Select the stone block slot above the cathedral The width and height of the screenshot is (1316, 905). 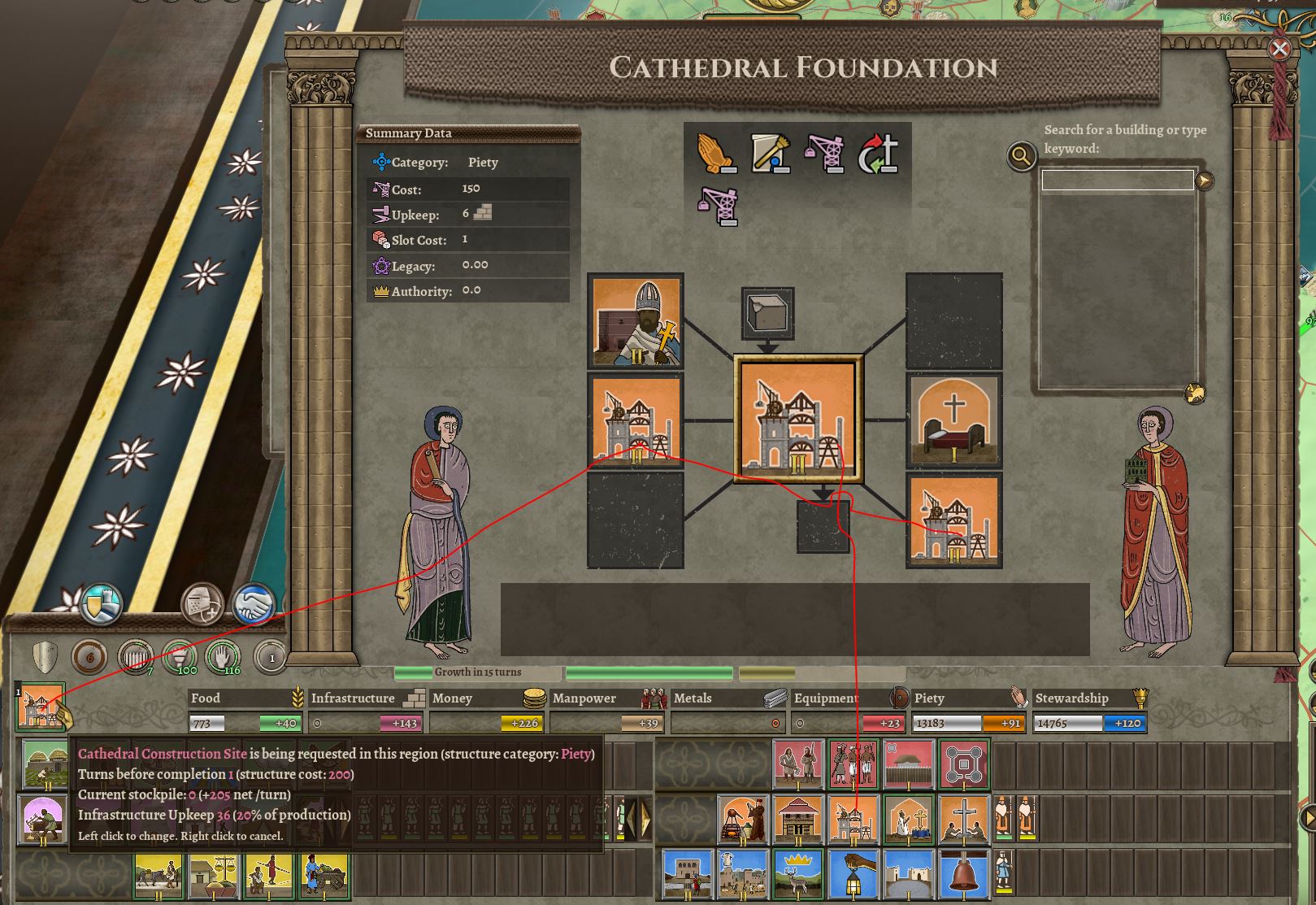(765, 315)
